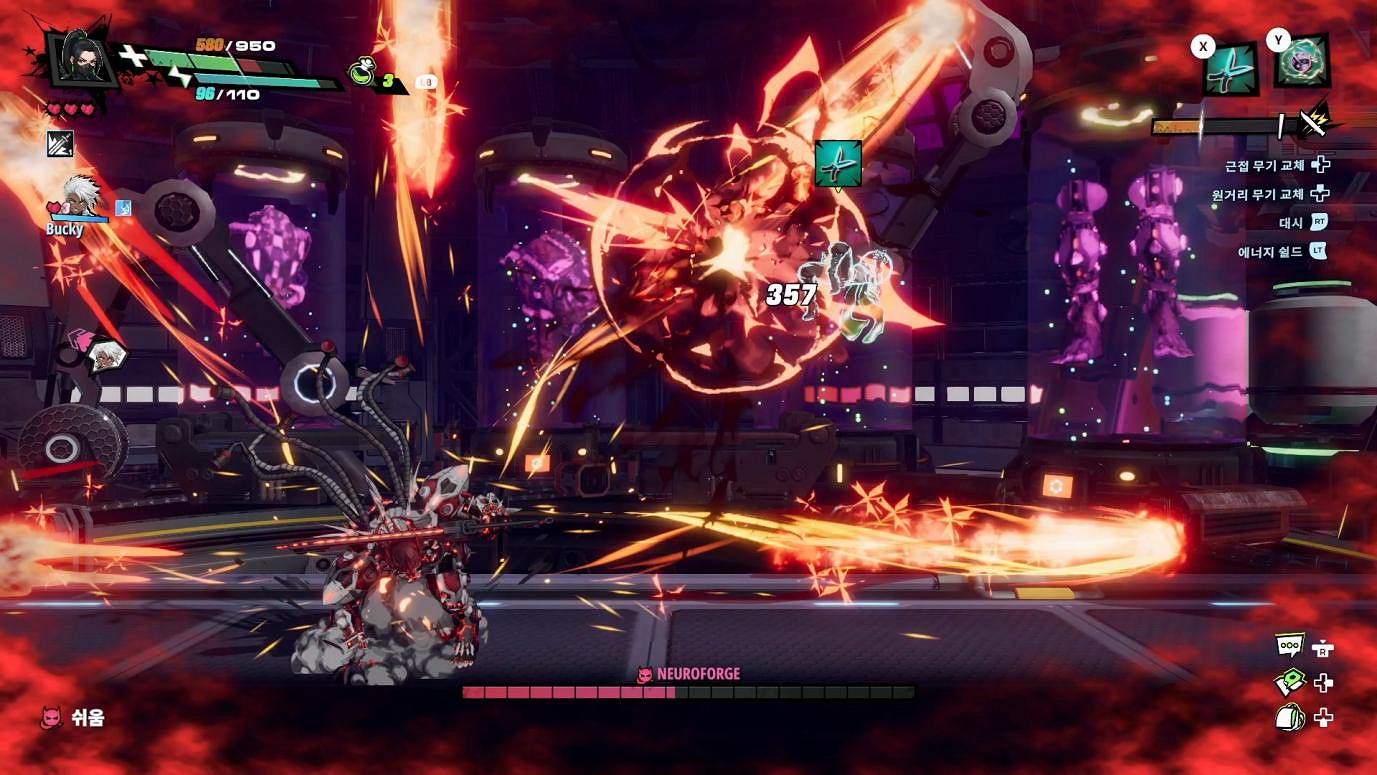Select the NEUROFORGE boss nameplate
1377x775 pixels.
[688, 674]
